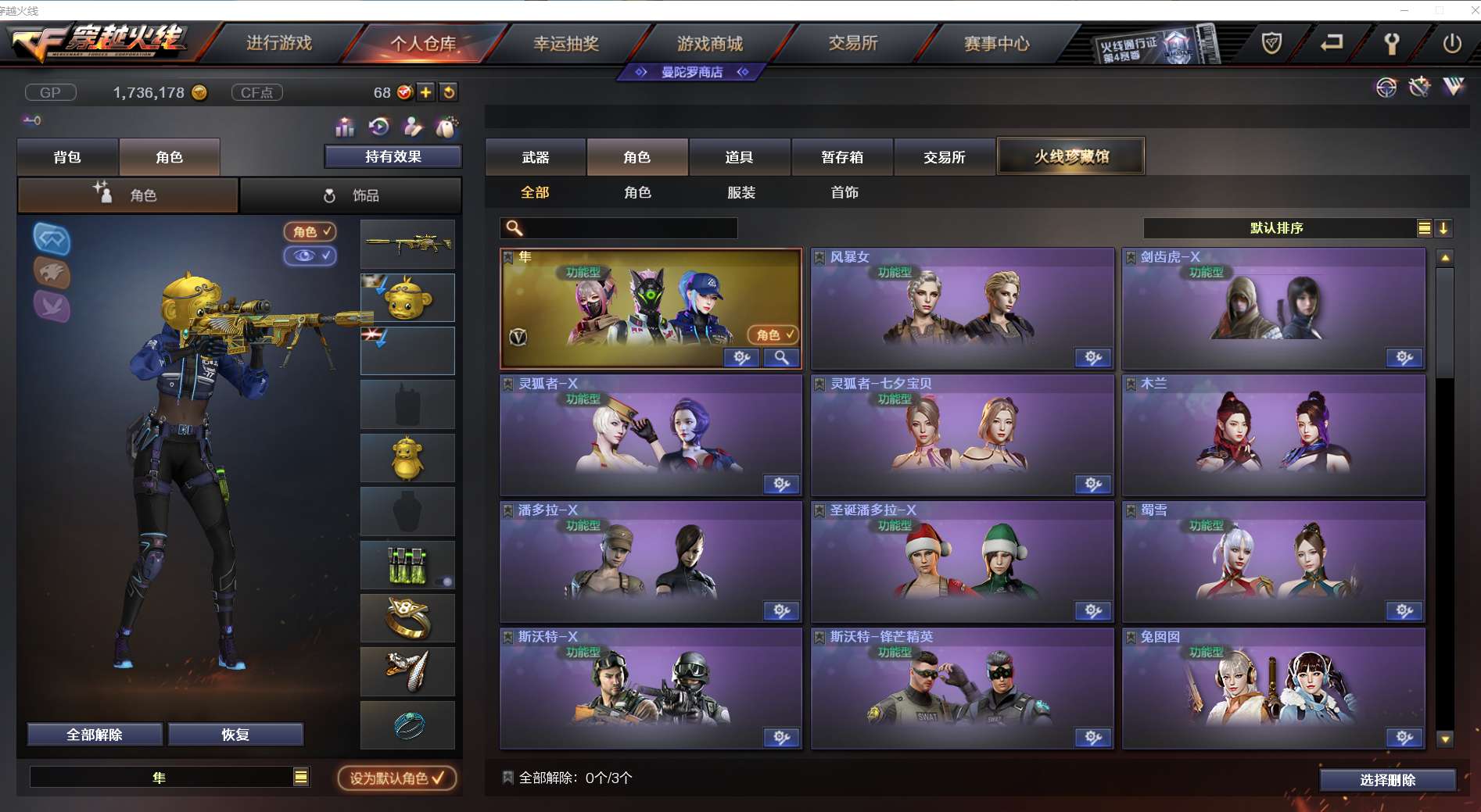This screenshot has width=1481, height=812.
Task: Open the 游戏商城 menu item
Action: coord(710,44)
